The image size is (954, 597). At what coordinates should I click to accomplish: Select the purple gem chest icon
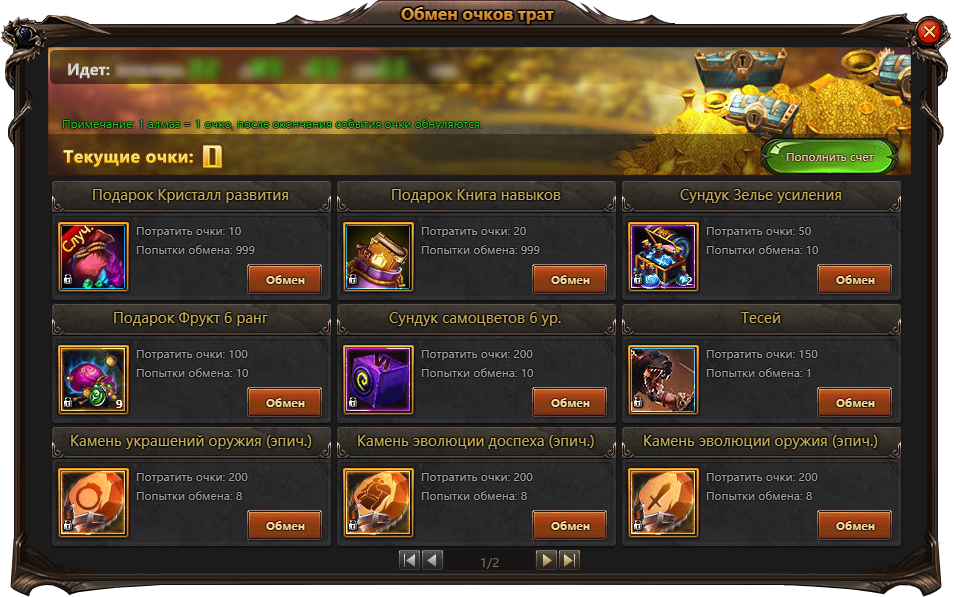click(379, 380)
